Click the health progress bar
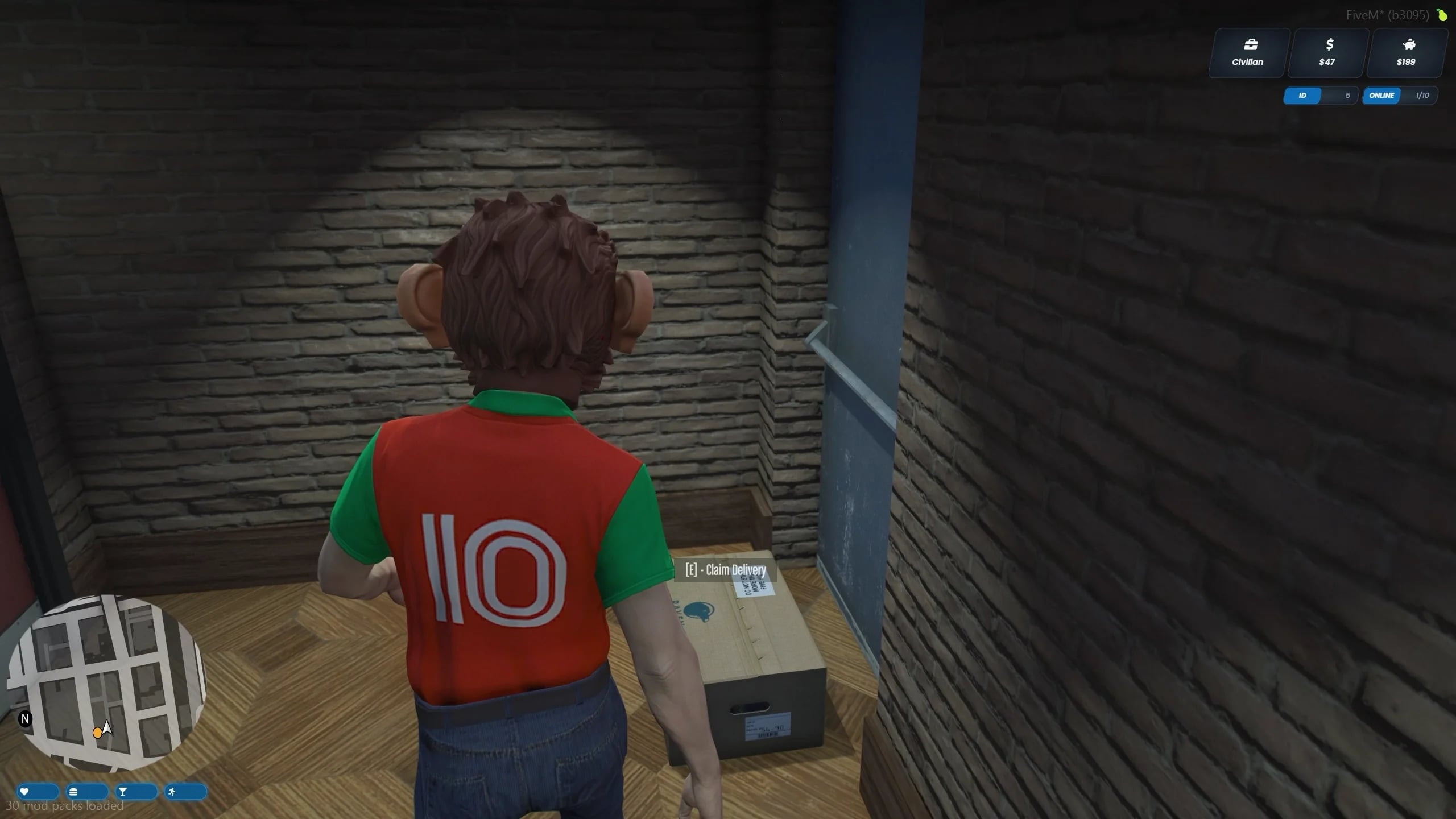 (37, 791)
